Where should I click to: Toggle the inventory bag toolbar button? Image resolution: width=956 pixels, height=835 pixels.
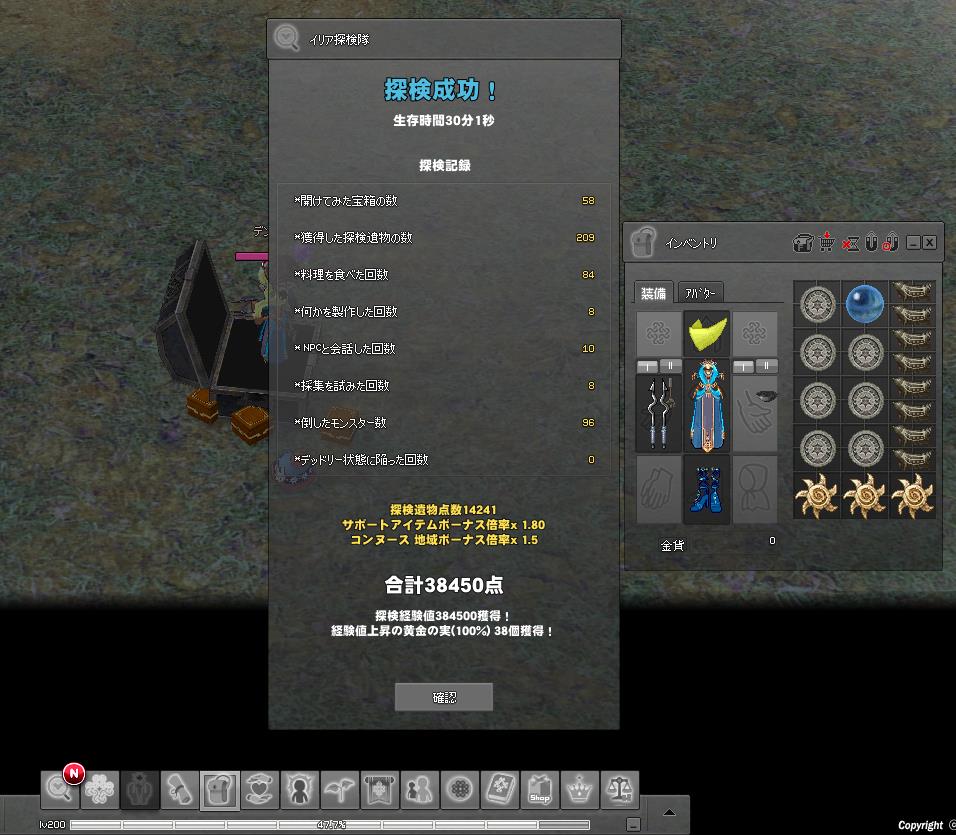pos(219,790)
